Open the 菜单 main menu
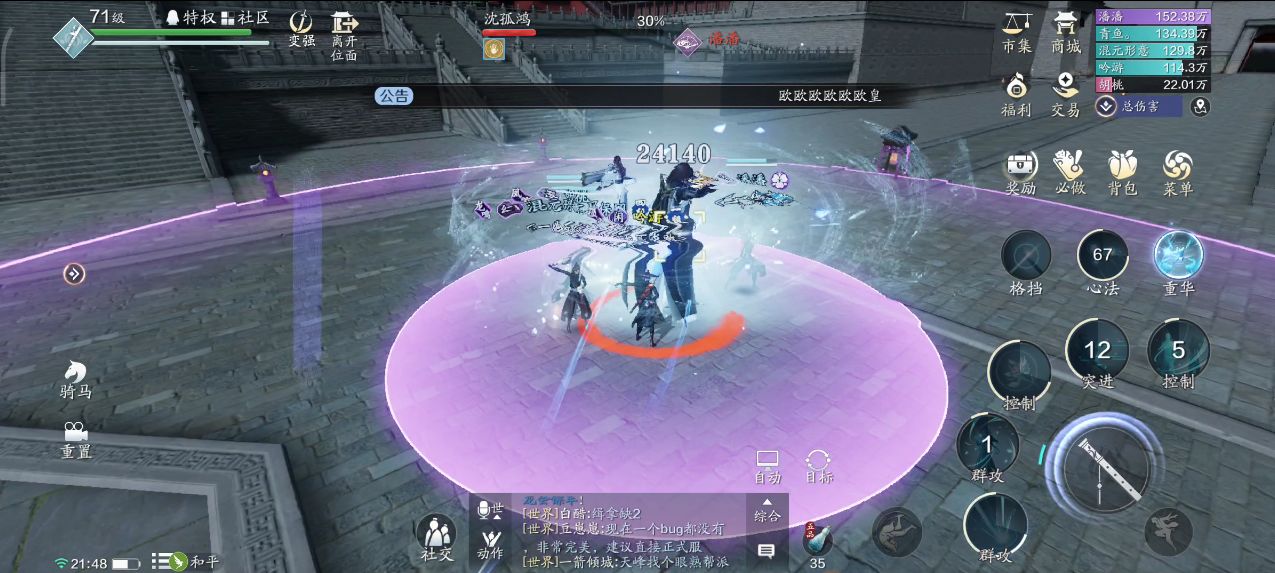The height and width of the screenshot is (573, 1275). [x=1177, y=172]
